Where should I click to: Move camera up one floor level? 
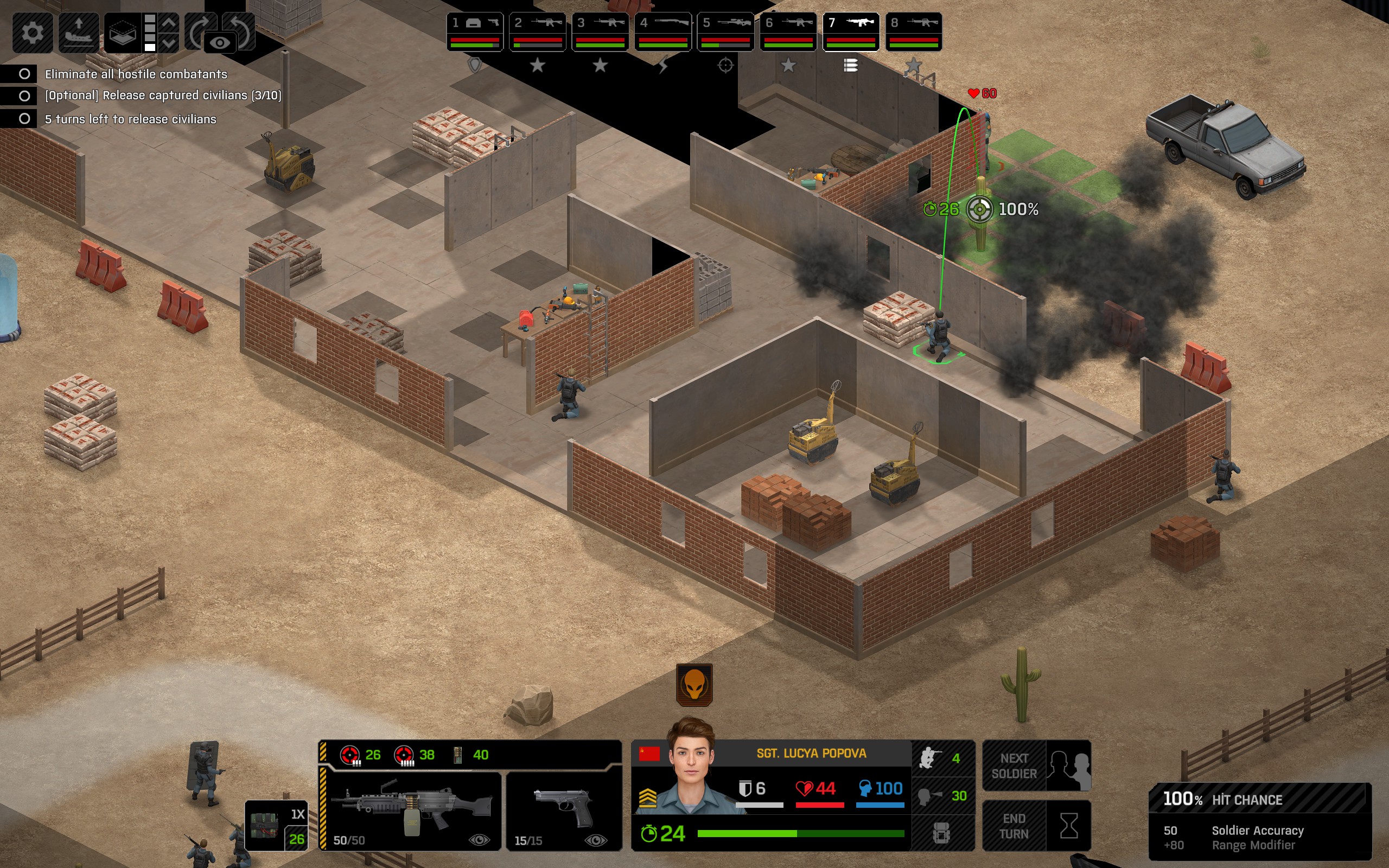point(169,23)
